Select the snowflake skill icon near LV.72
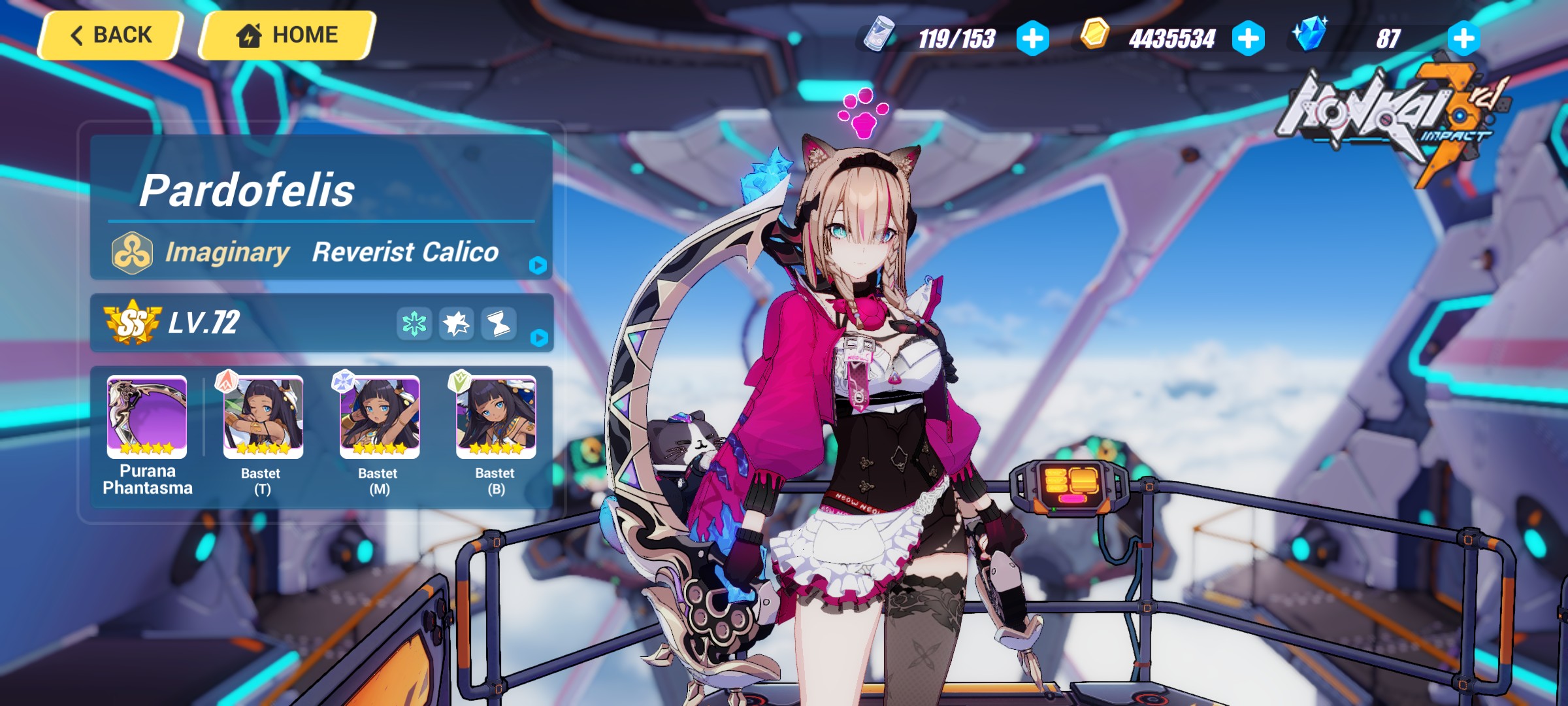1568x706 pixels. [x=414, y=324]
